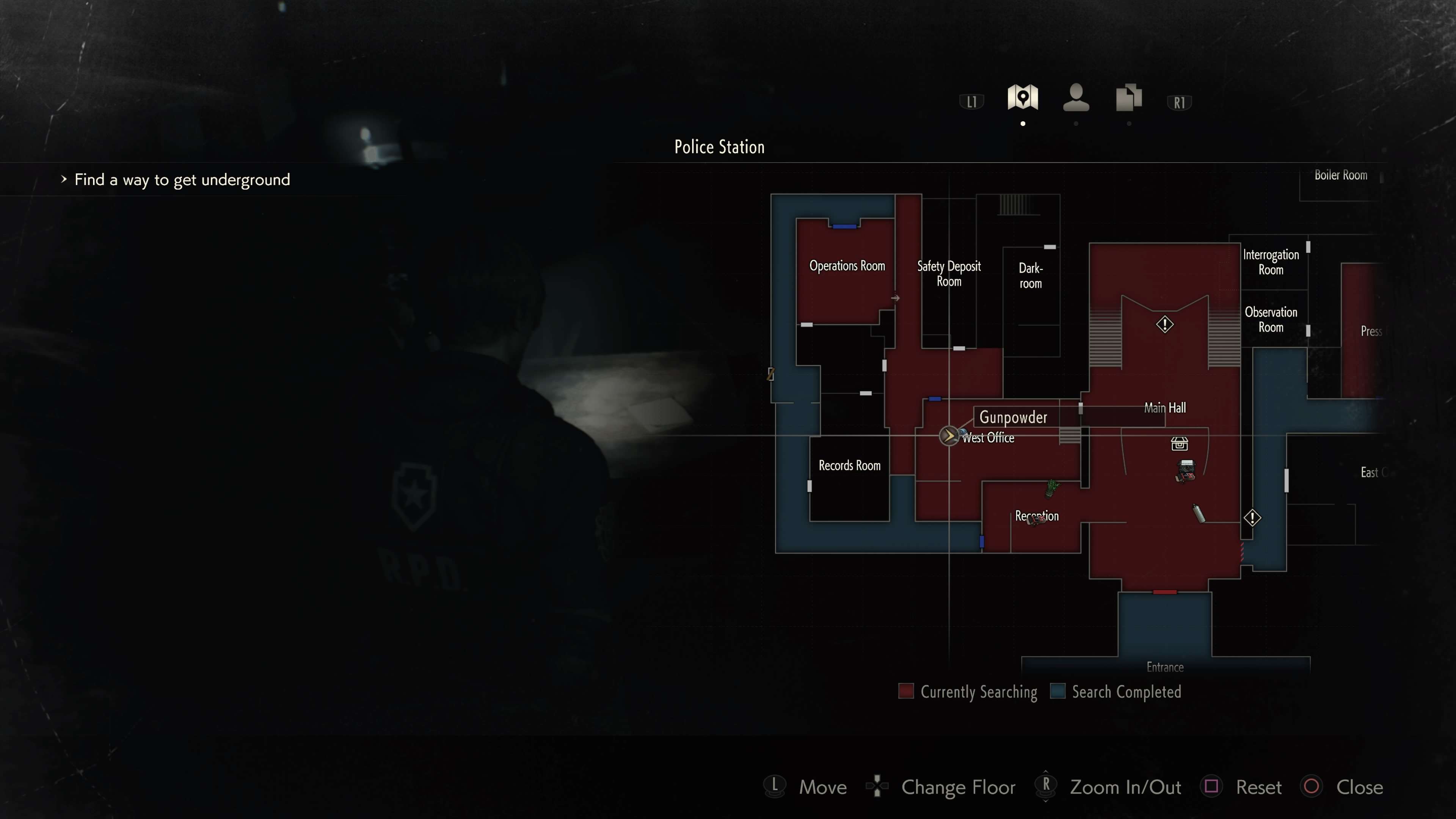The width and height of the screenshot is (1456, 819).
Task: Switch to the map tab
Action: pos(1023,97)
